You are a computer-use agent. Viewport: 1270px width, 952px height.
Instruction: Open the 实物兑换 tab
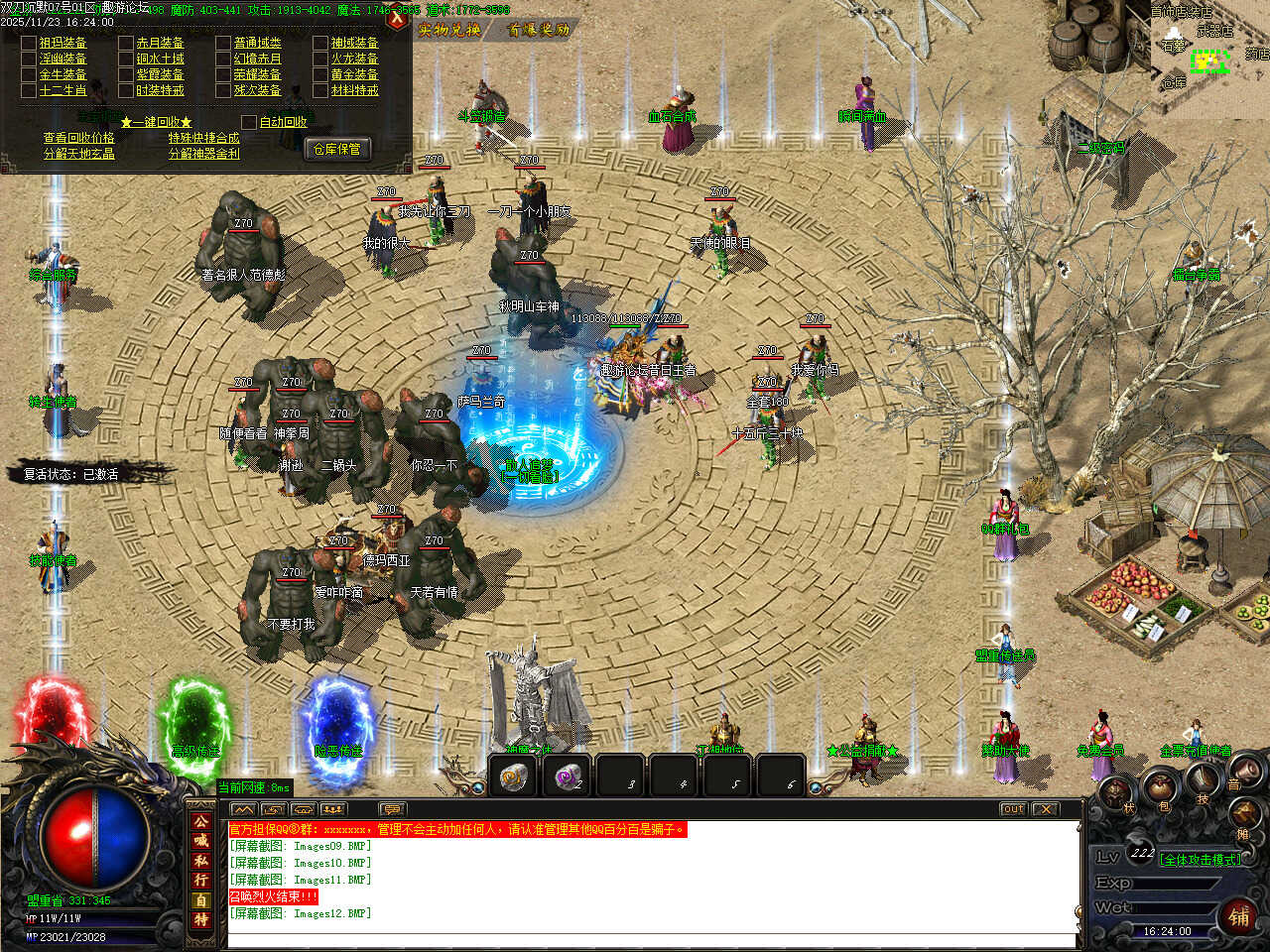pyautogui.click(x=449, y=30)
